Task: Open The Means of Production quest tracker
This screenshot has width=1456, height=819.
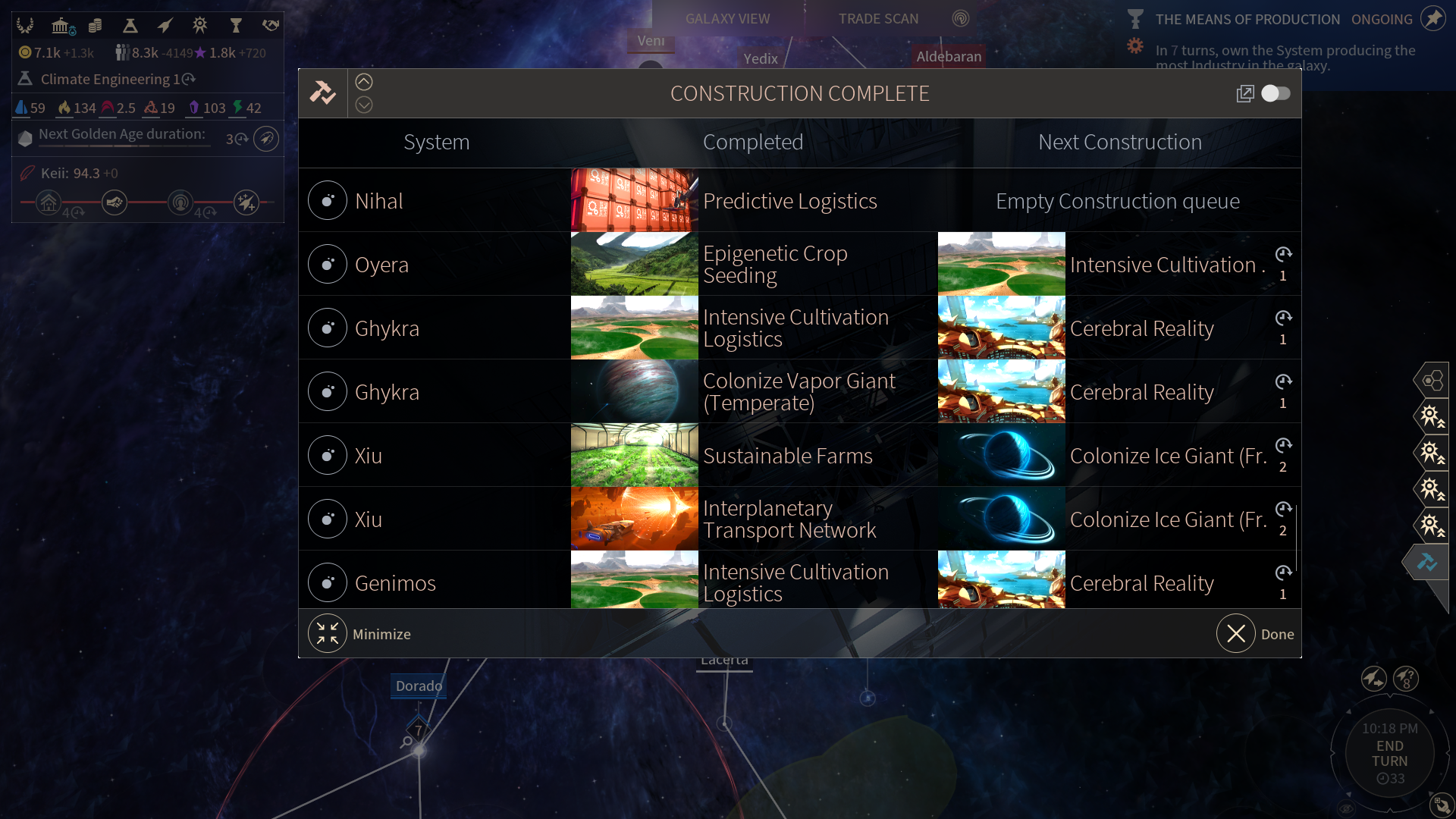Action: 1247,20
